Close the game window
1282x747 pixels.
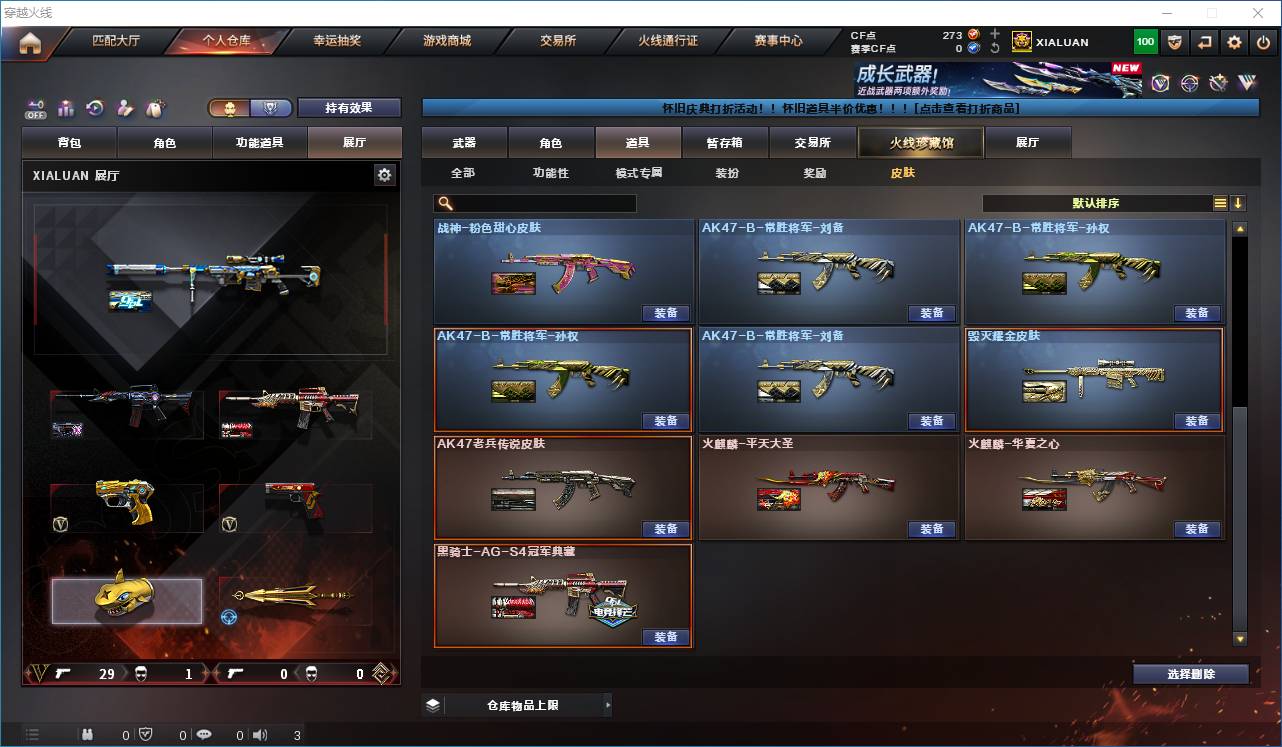pyautogui.click(x=1259, y=13)
